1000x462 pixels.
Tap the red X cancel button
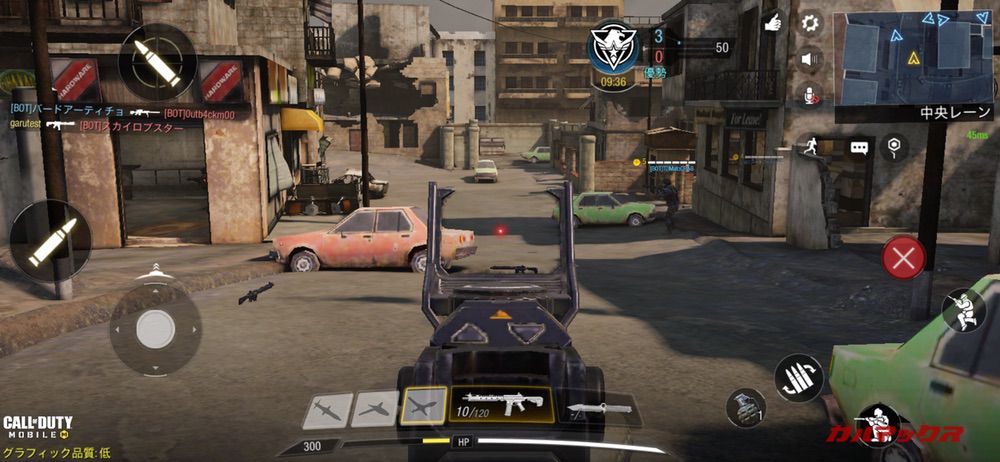903,258
